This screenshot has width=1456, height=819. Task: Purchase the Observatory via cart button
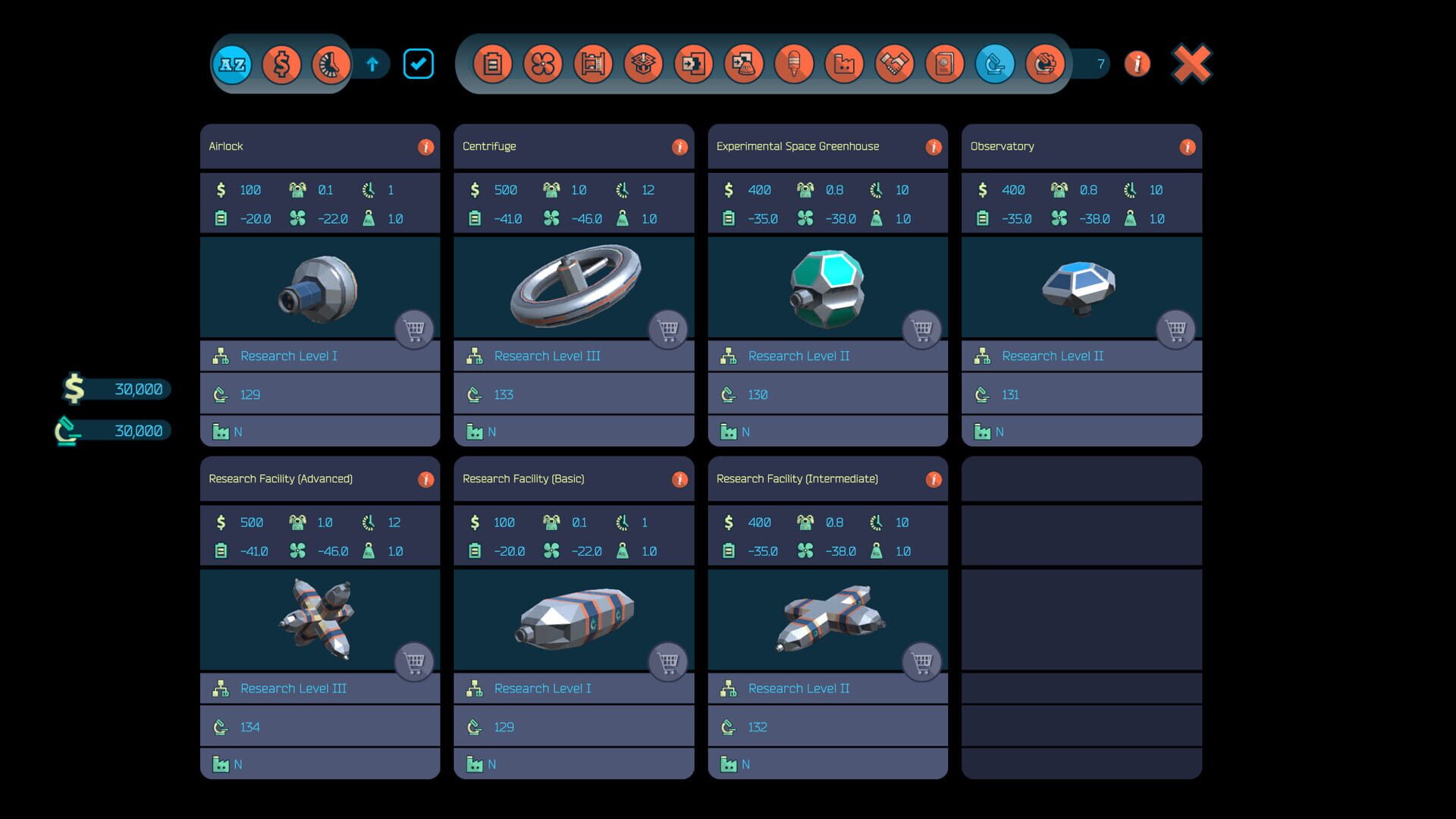[1176, 329]
